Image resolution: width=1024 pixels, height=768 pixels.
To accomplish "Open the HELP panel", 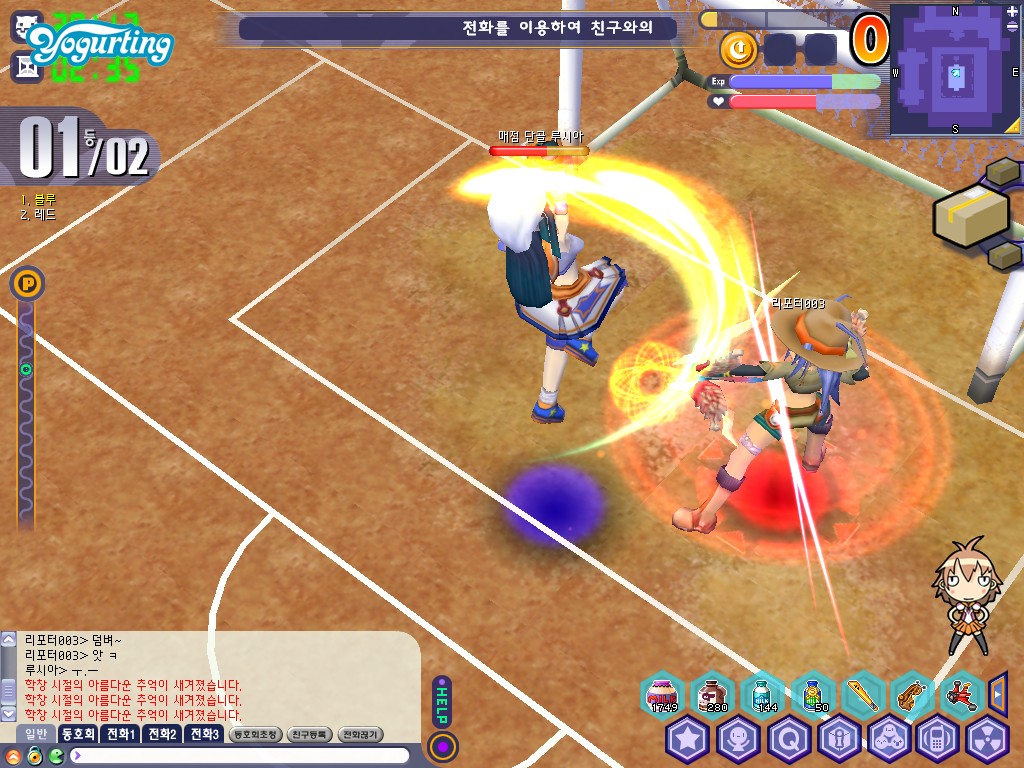I will pos(442,700).
